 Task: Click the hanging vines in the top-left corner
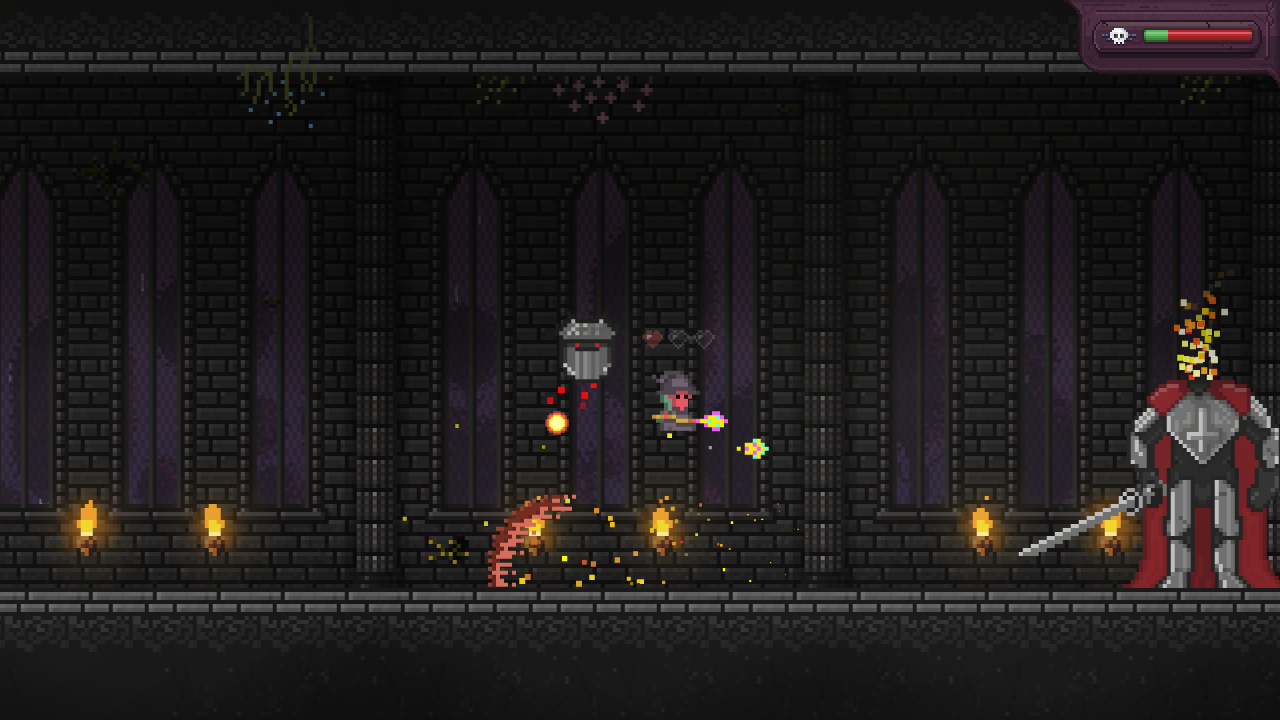[x=285, y=80]
